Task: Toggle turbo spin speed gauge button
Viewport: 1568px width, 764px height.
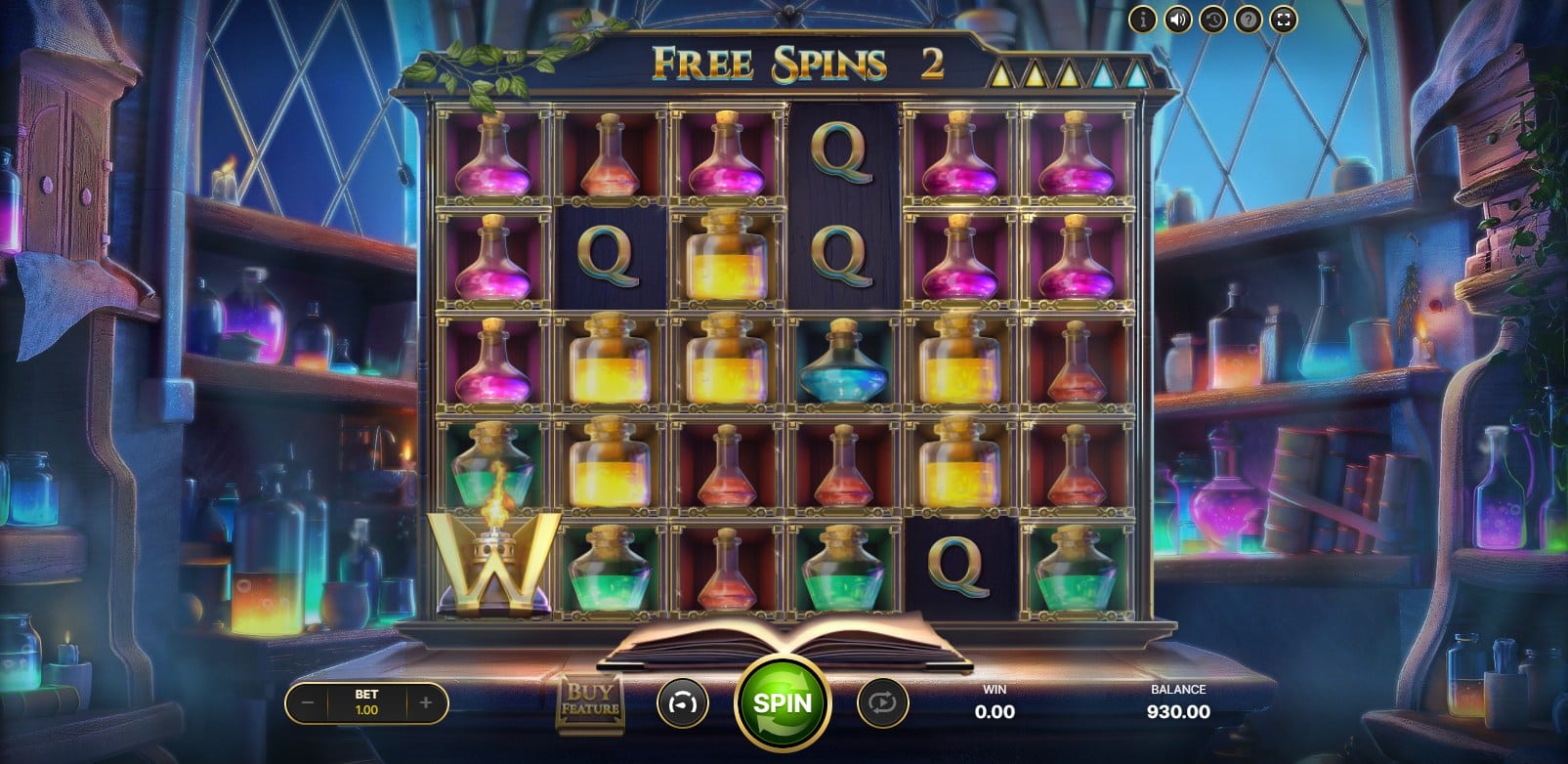Action: point(682,702)
